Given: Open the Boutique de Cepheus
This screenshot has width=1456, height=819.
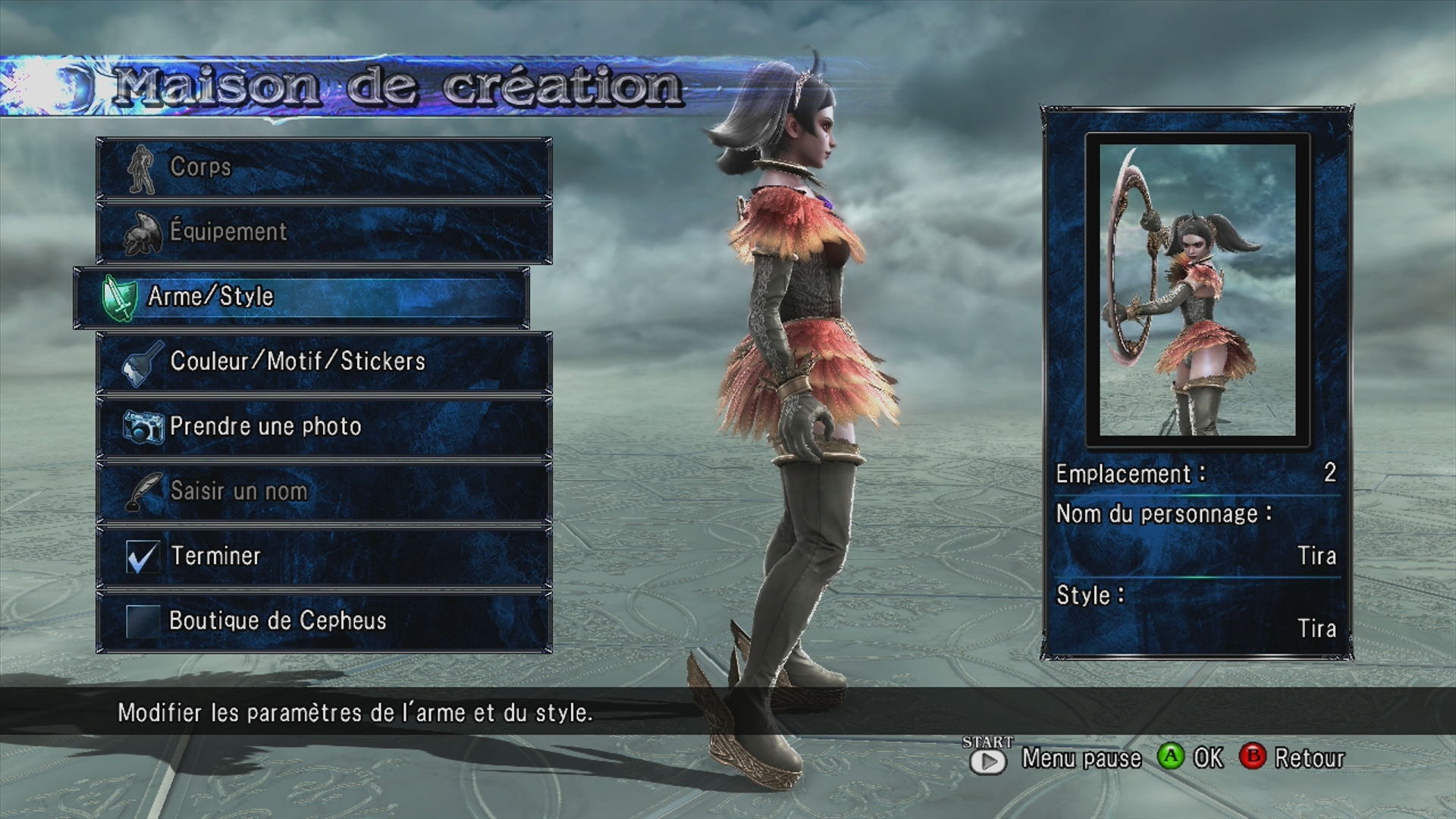Looking at the screenshot, I should pos(324,621).
